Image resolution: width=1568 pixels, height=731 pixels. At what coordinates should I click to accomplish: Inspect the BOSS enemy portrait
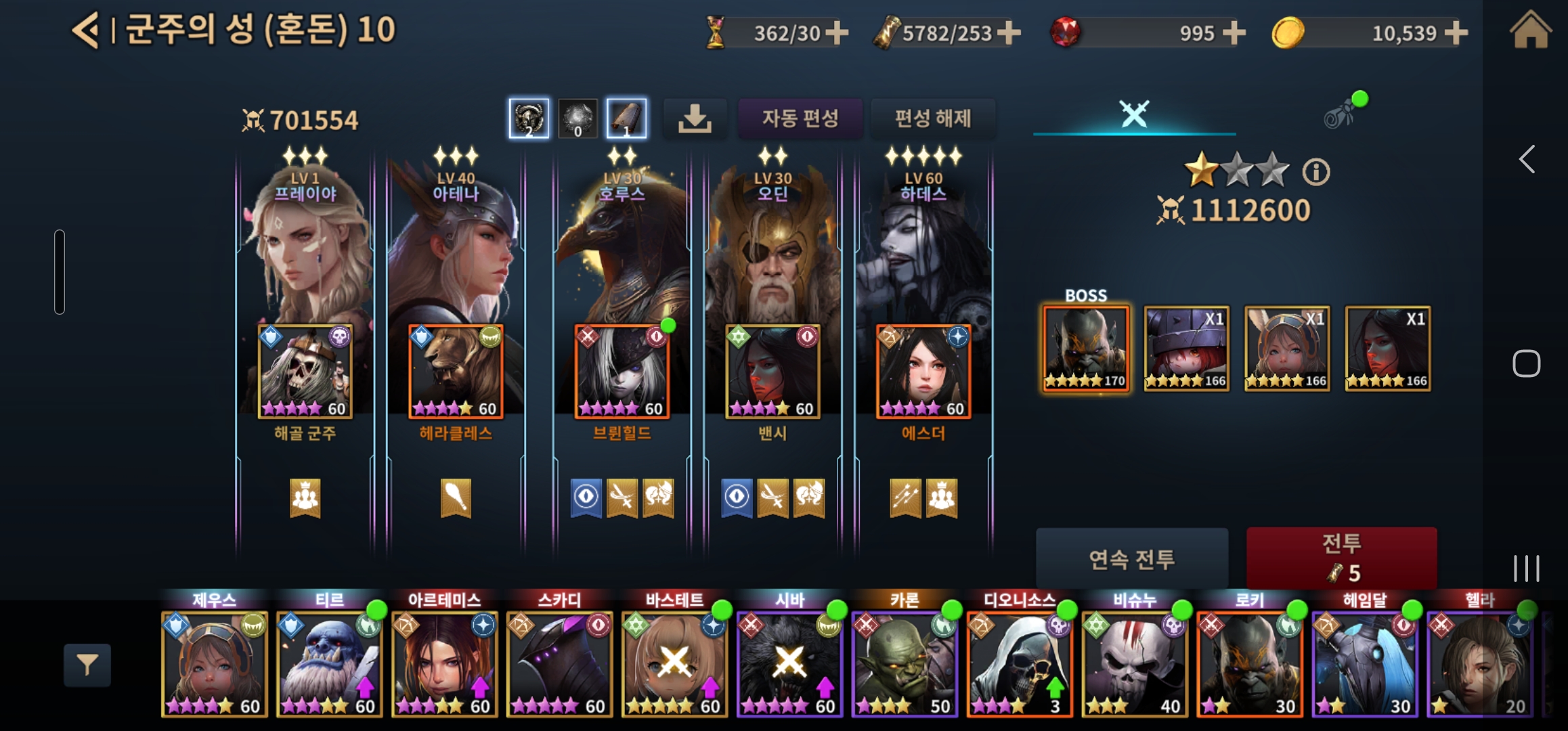coord(1086,349)
